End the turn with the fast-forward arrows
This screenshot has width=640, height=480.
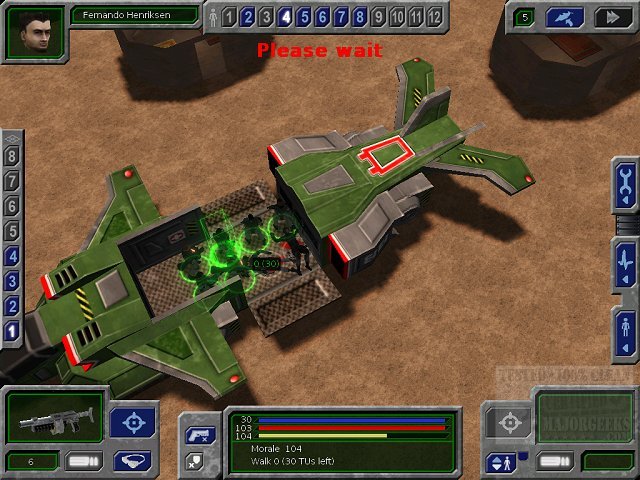(609, 17)
